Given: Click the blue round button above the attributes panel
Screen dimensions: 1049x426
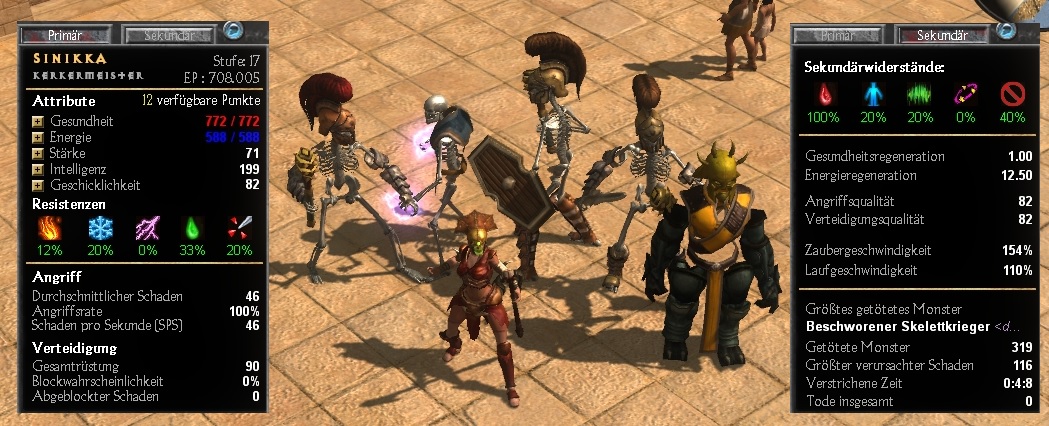Looking at the screenshot, I should pos(233,31).
